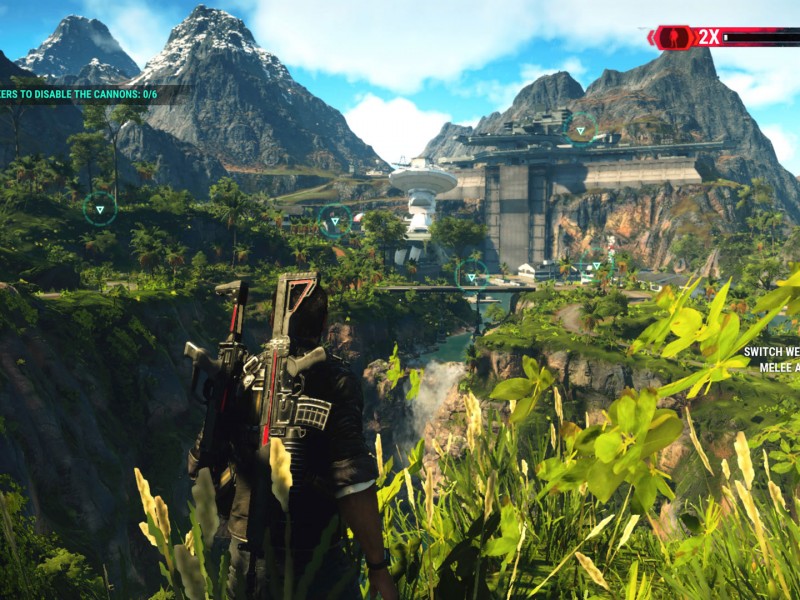This screenshot has width=800, height=600.
Task: Click the objective marker atop the fortress roof
Action: click(x=580, y=128)
